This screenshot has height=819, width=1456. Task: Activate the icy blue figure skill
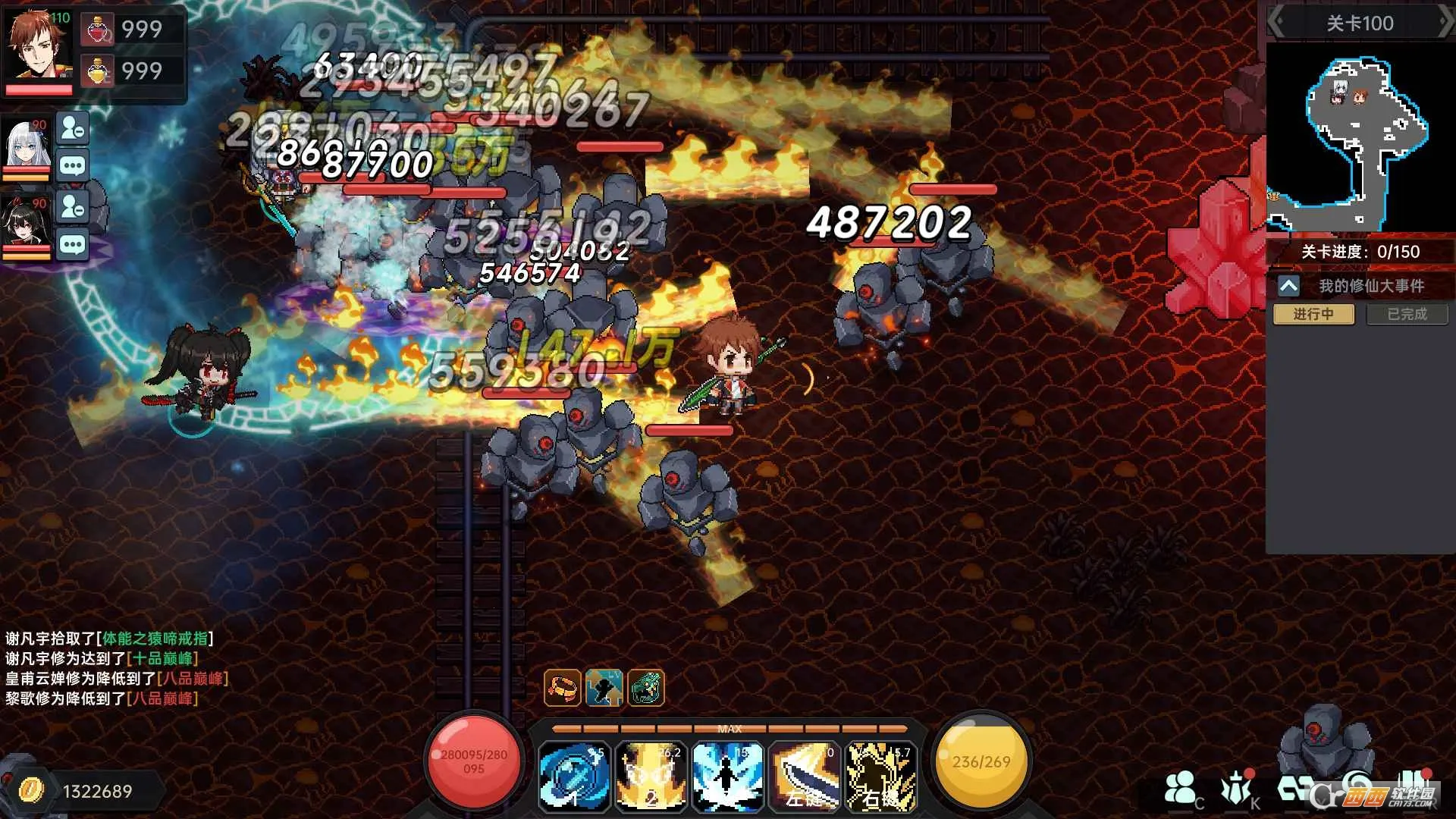[x=727, y=777]
